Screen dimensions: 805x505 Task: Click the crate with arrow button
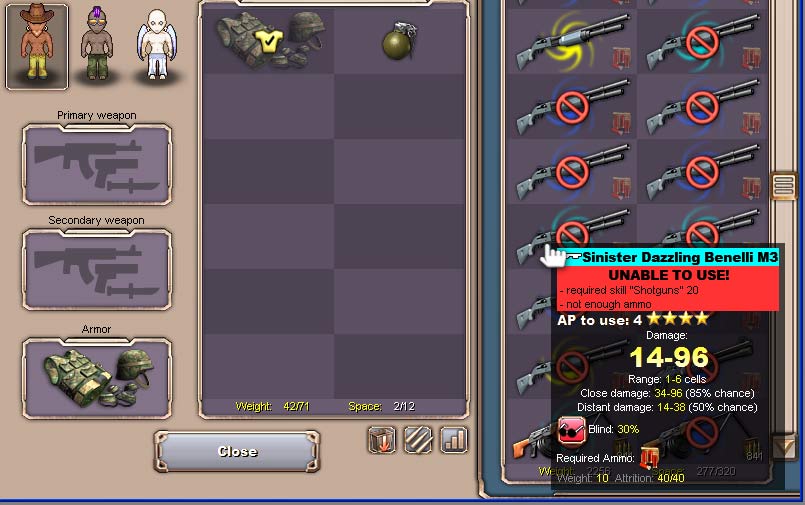(x=382, y=440)
